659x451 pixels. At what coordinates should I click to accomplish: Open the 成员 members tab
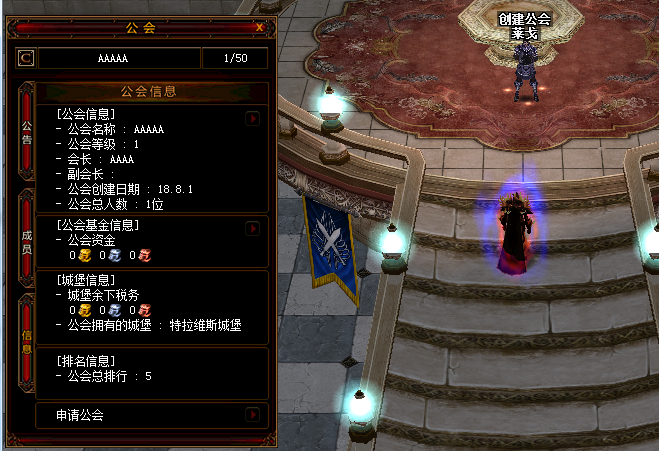(26, 241)
